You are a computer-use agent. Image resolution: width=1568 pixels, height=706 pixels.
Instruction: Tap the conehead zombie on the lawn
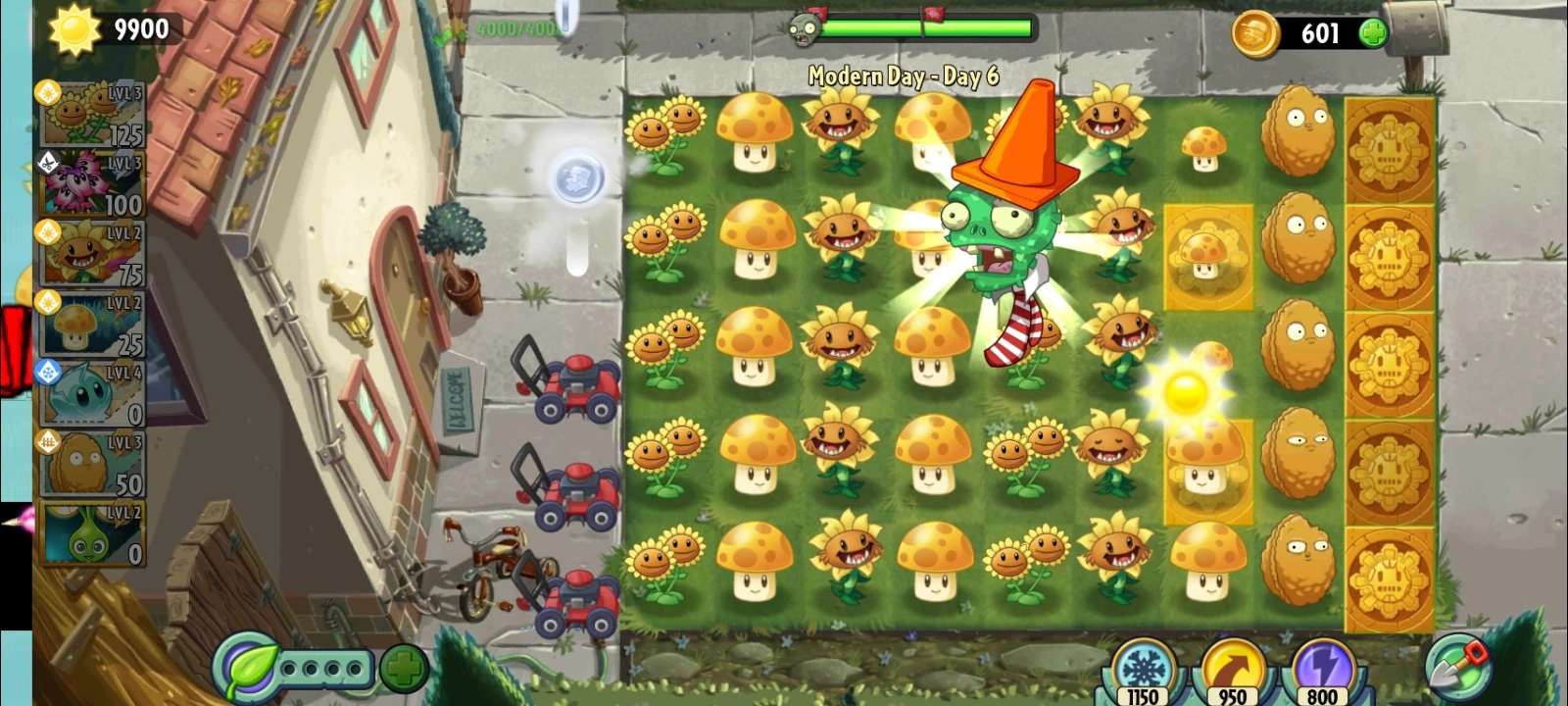[1000, 226]
